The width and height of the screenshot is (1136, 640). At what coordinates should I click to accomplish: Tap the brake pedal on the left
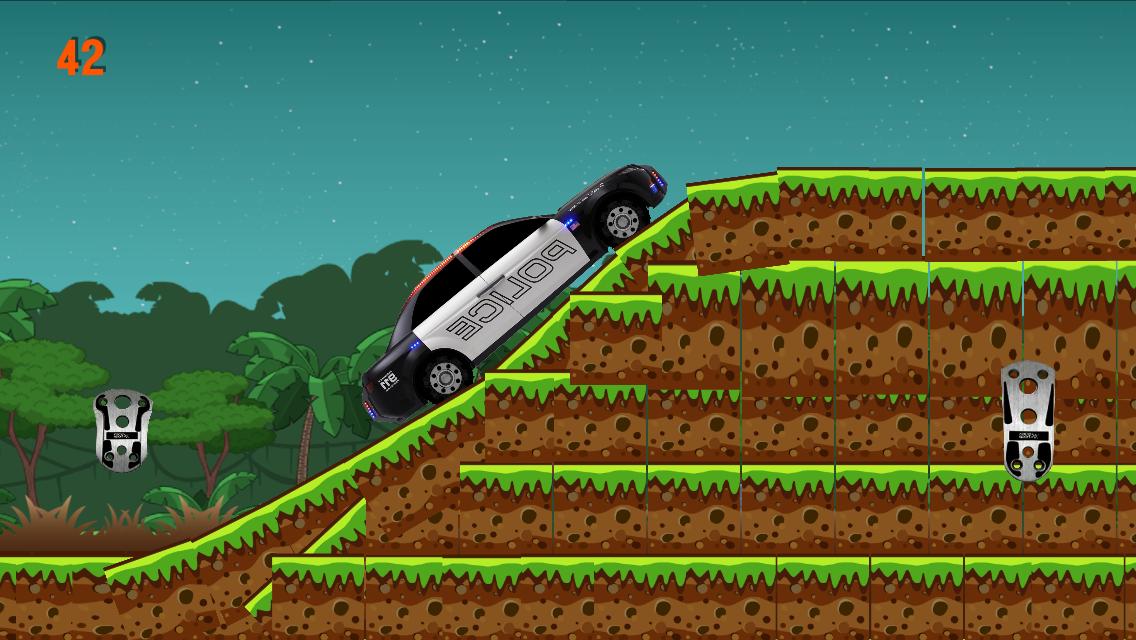[122, 429]
